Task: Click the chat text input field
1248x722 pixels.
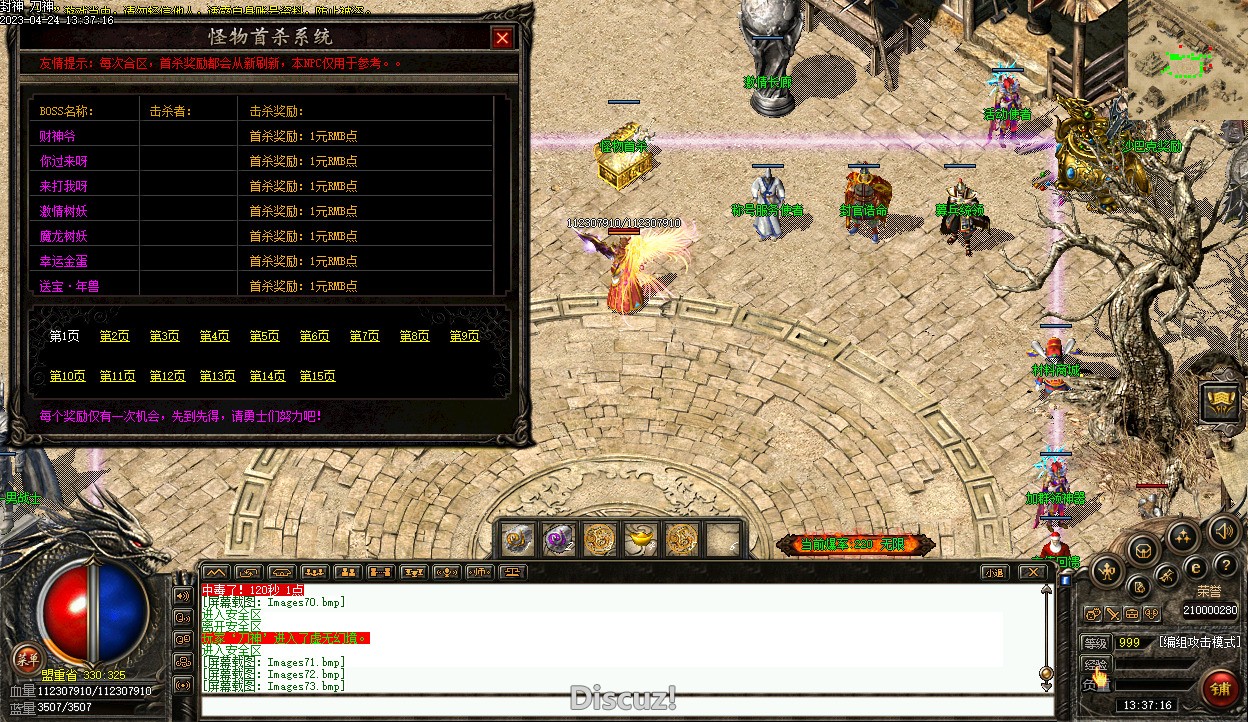Action: pos(620,706)
